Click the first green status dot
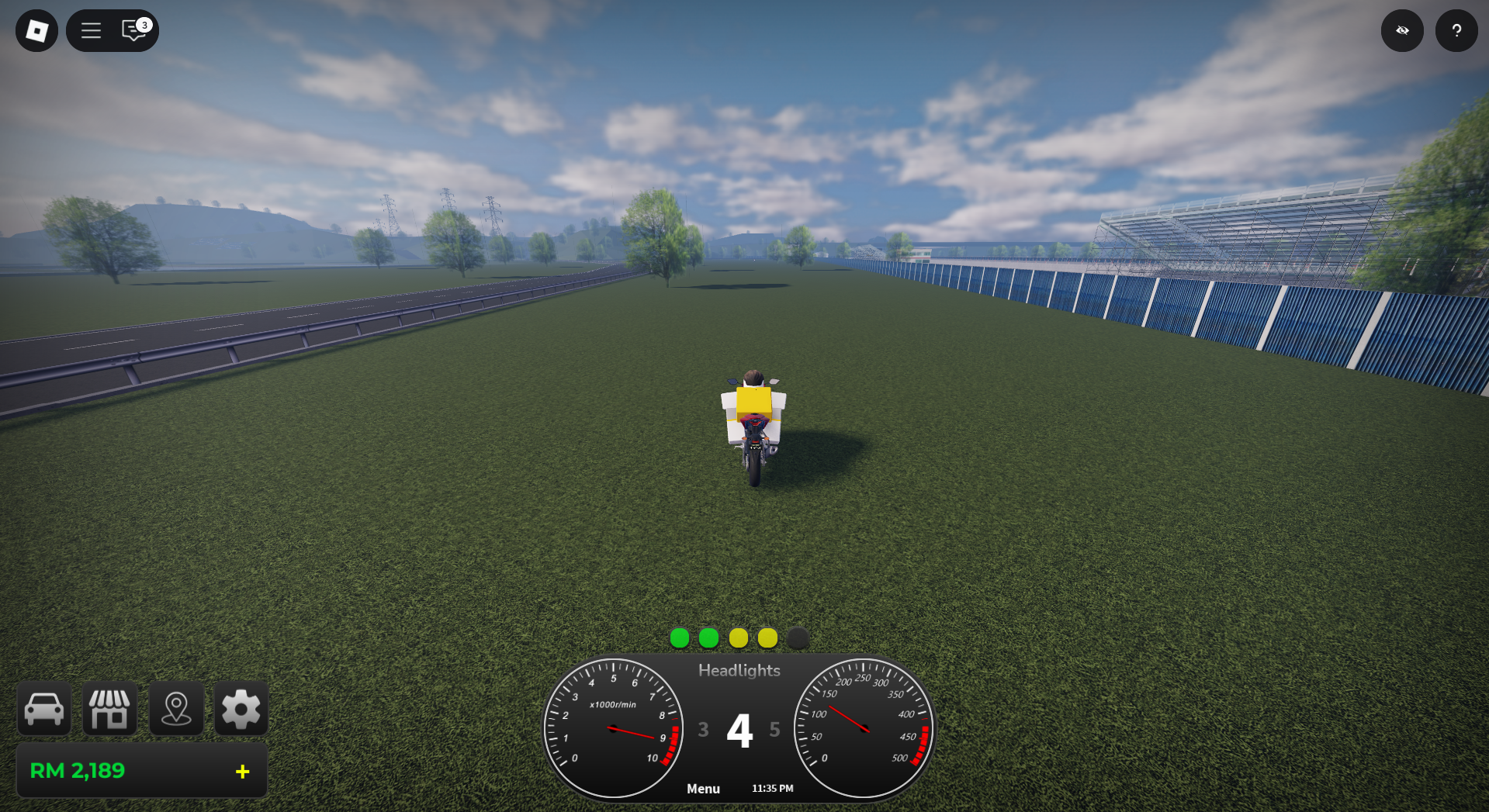The image size is (1489, 812). (679, 638)
